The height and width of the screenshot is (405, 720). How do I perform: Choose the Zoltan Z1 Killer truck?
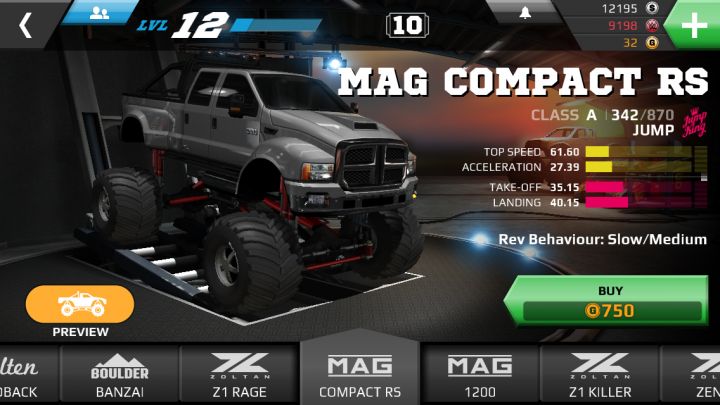[599, 376]
